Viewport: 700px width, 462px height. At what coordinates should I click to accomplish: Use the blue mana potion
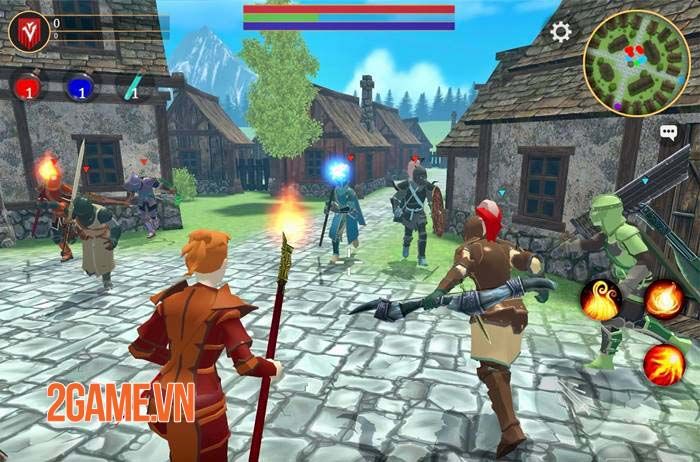(80, 88)
